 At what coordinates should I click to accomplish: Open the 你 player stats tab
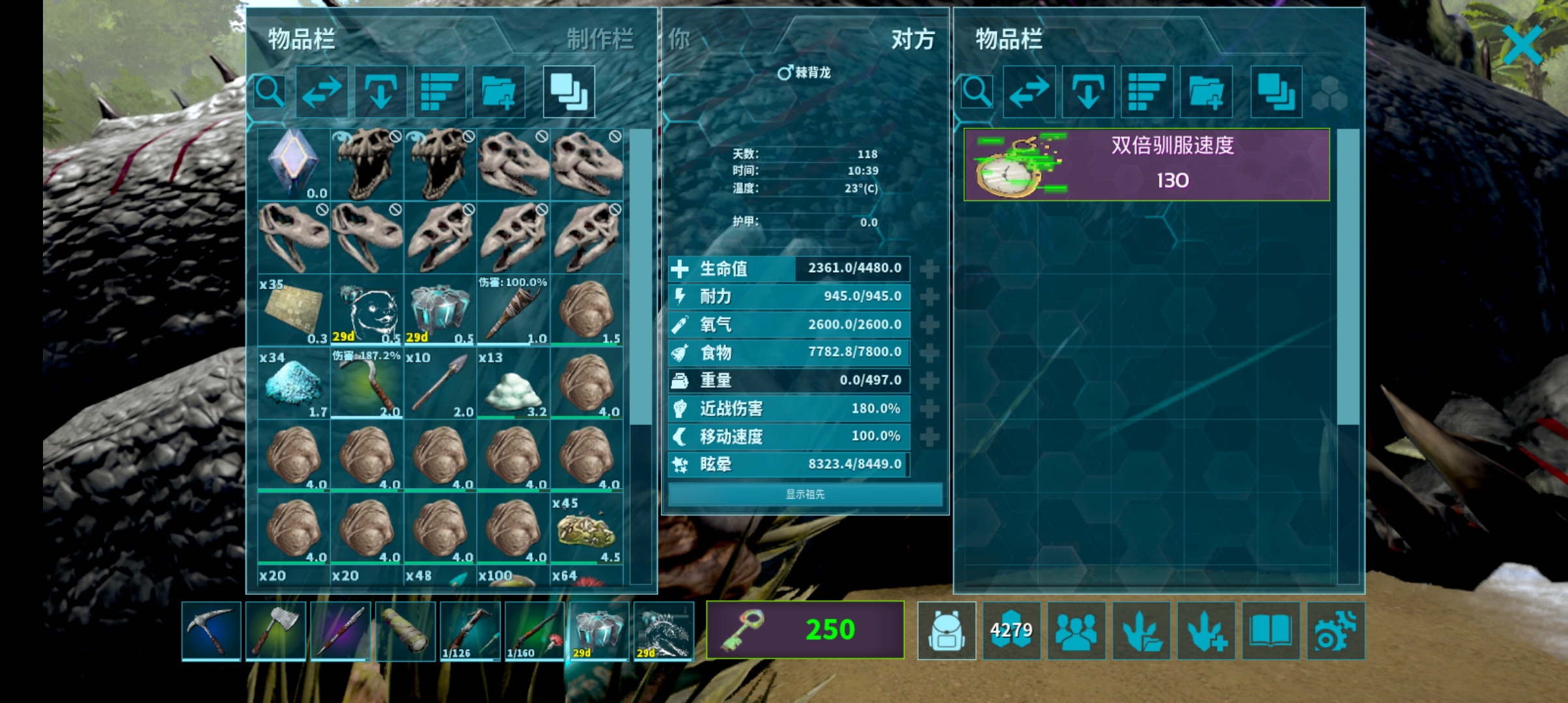(x=679, y=39)
